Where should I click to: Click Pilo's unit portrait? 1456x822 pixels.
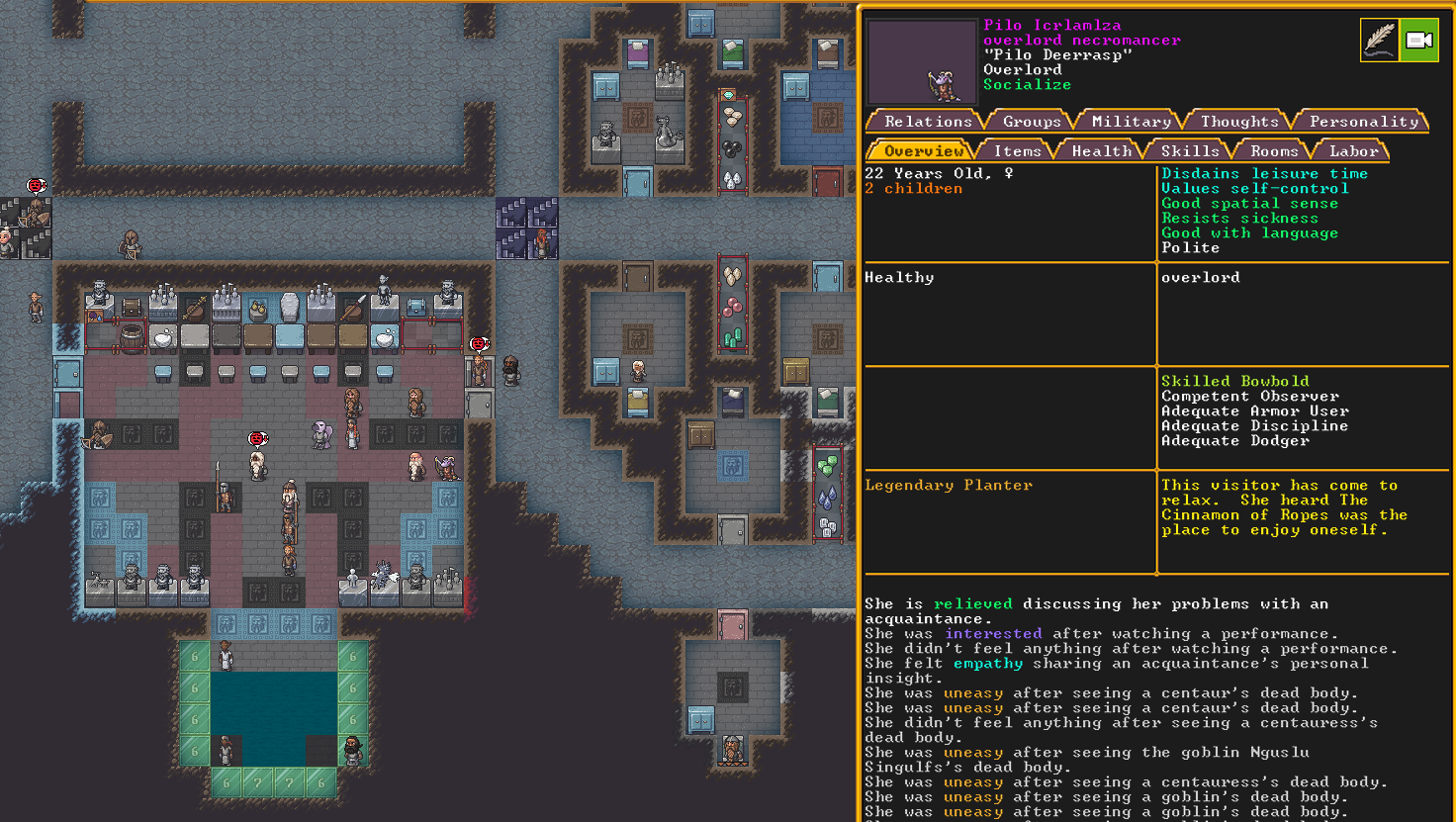click(x=922, y=61)
